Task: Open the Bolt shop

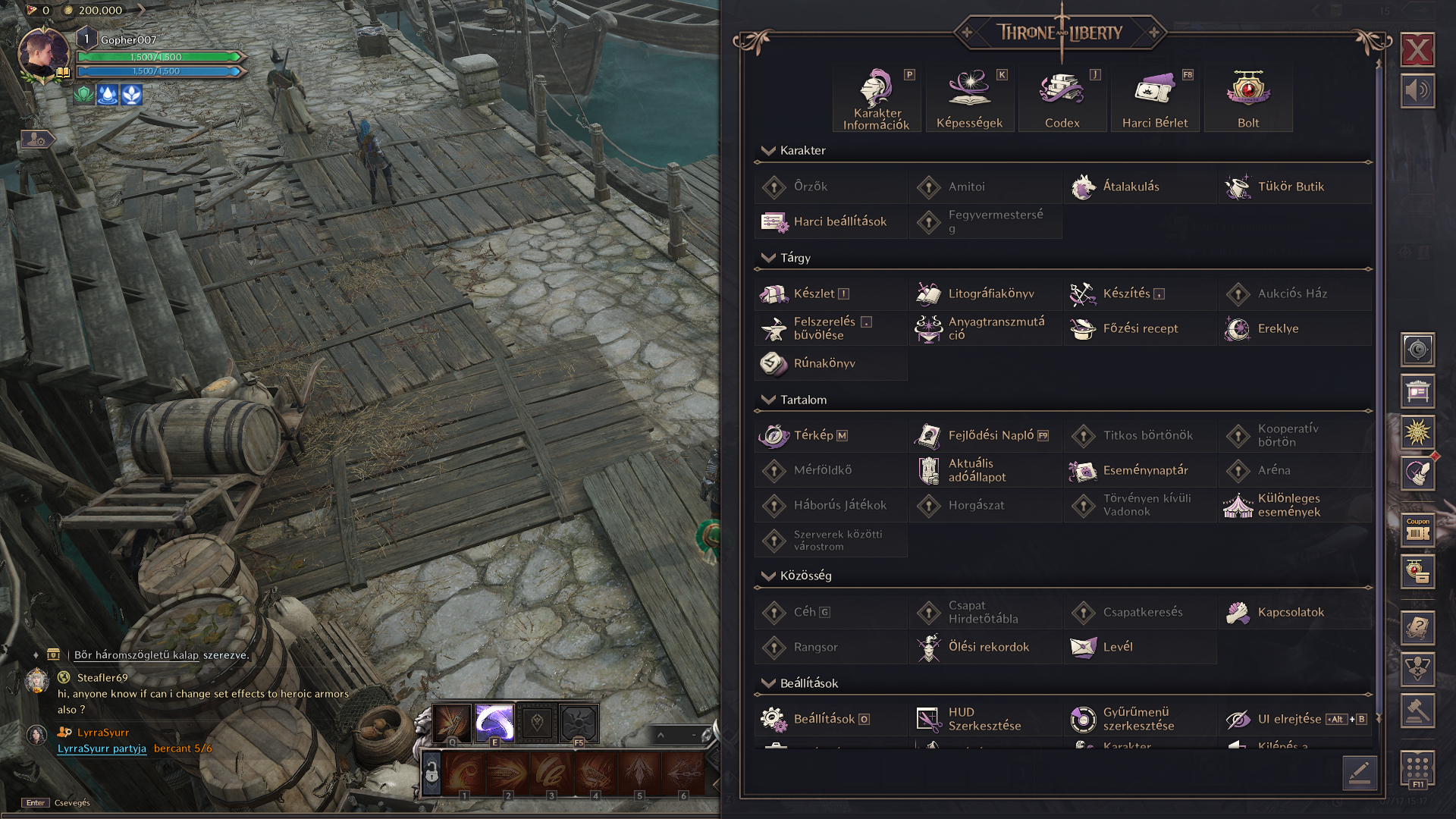Action: pyautogui.click(x=1248, y=99)
